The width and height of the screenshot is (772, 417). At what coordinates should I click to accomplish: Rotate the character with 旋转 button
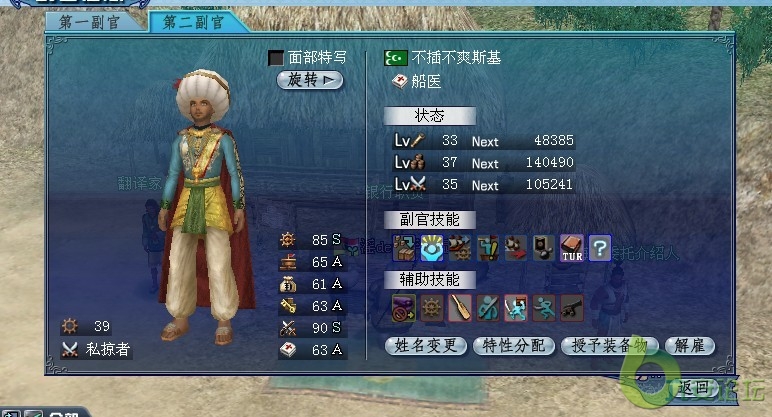tap(310, 80)
